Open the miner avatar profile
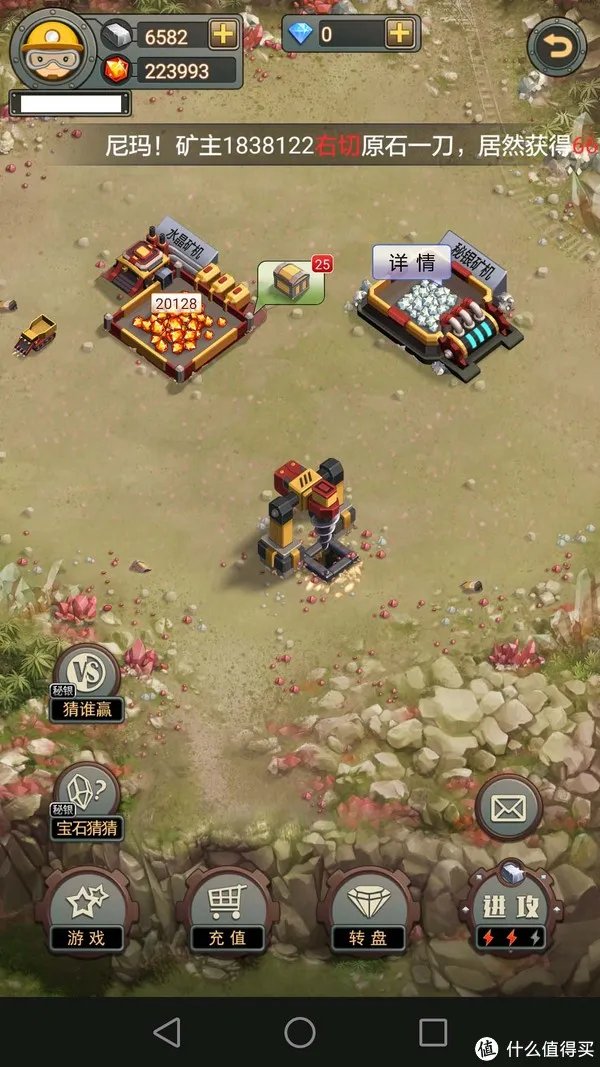The image size is (600, 1067). (x=52, y=47)
